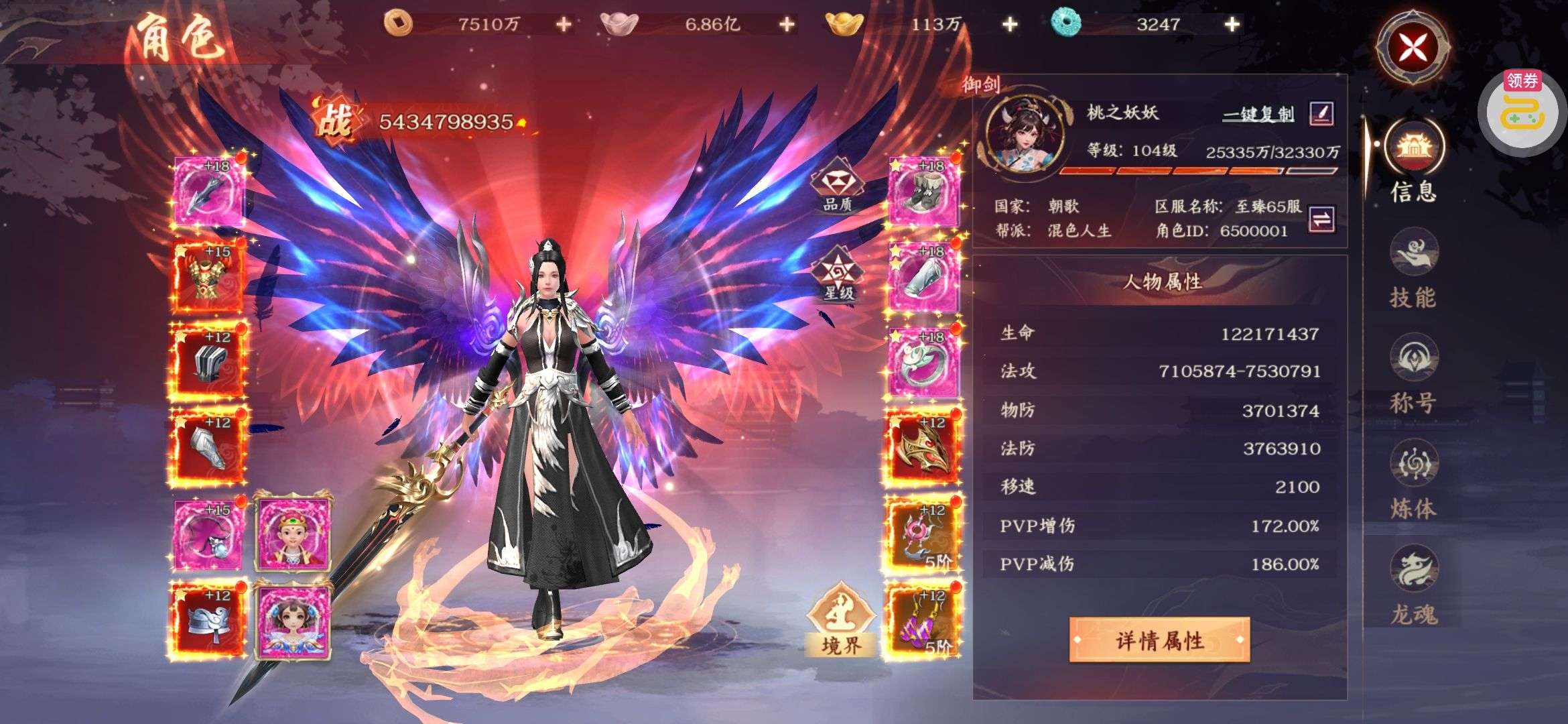Add gold ingots with the plus button

pyautogui.click(x=1009, y=25)
